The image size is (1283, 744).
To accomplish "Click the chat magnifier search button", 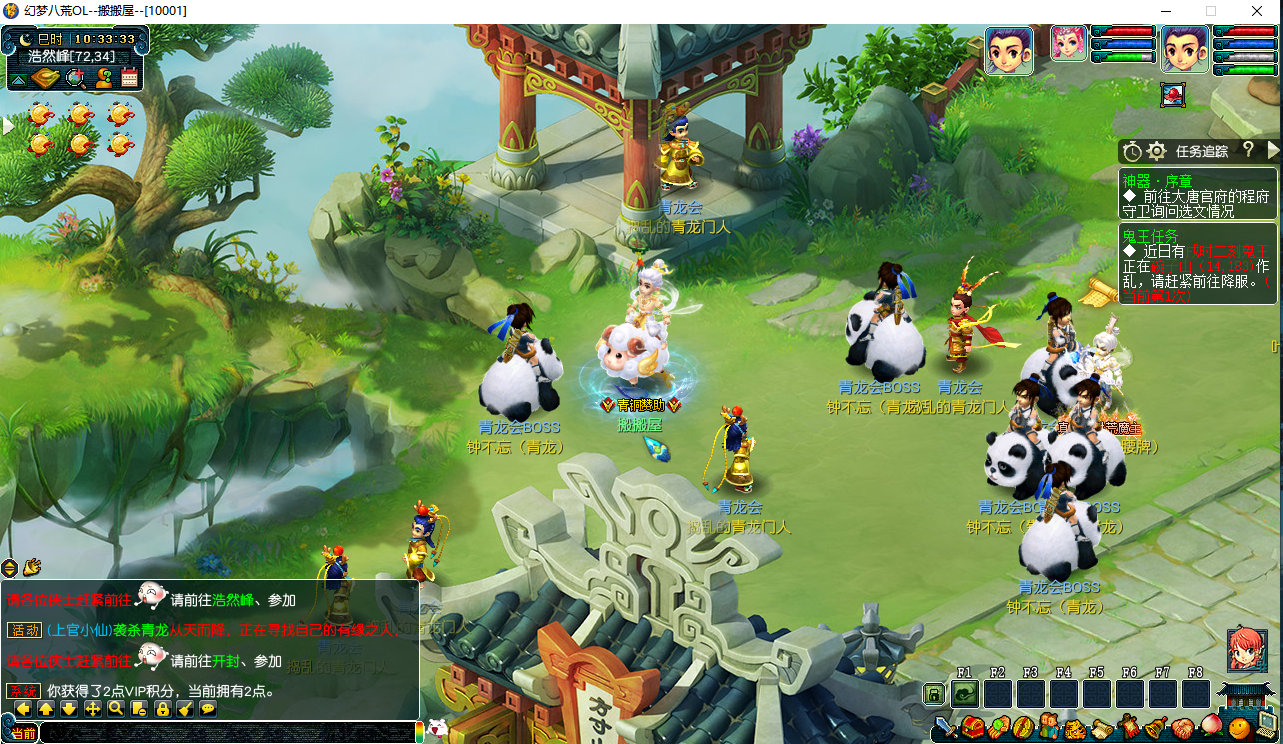I will coord(116,709).
